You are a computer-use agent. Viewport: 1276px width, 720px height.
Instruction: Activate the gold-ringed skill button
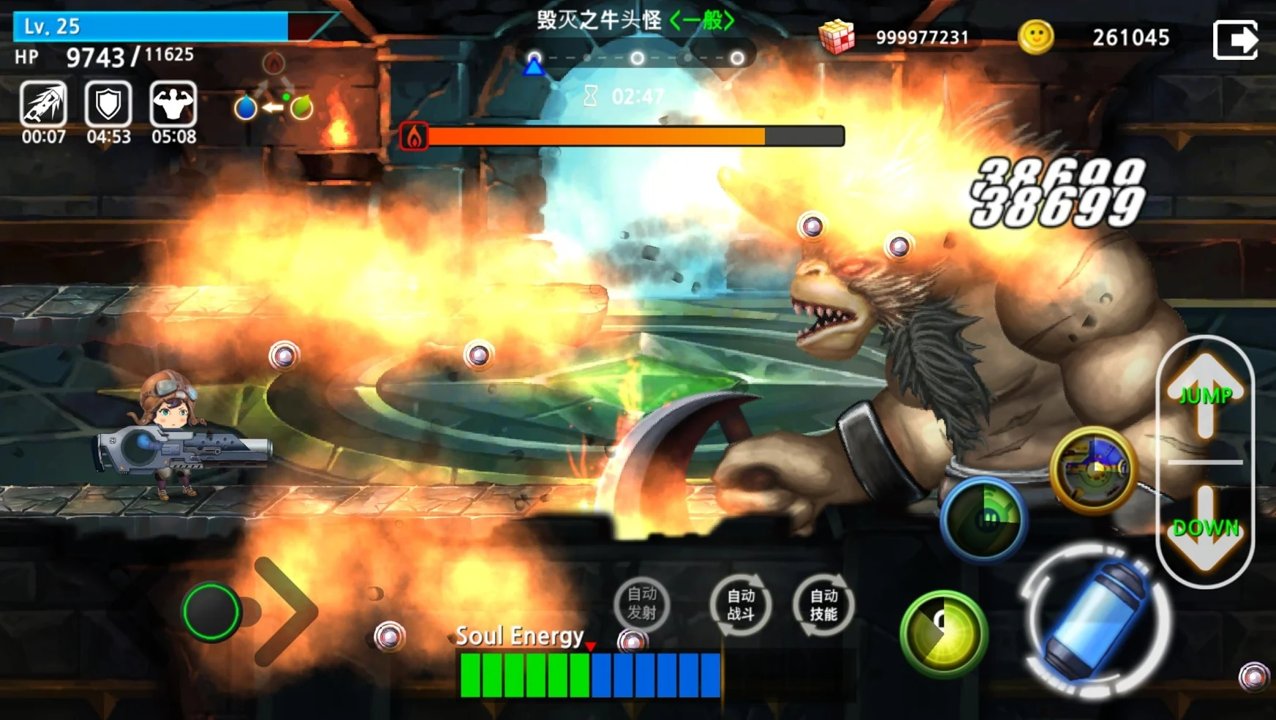pos(1094,470)
